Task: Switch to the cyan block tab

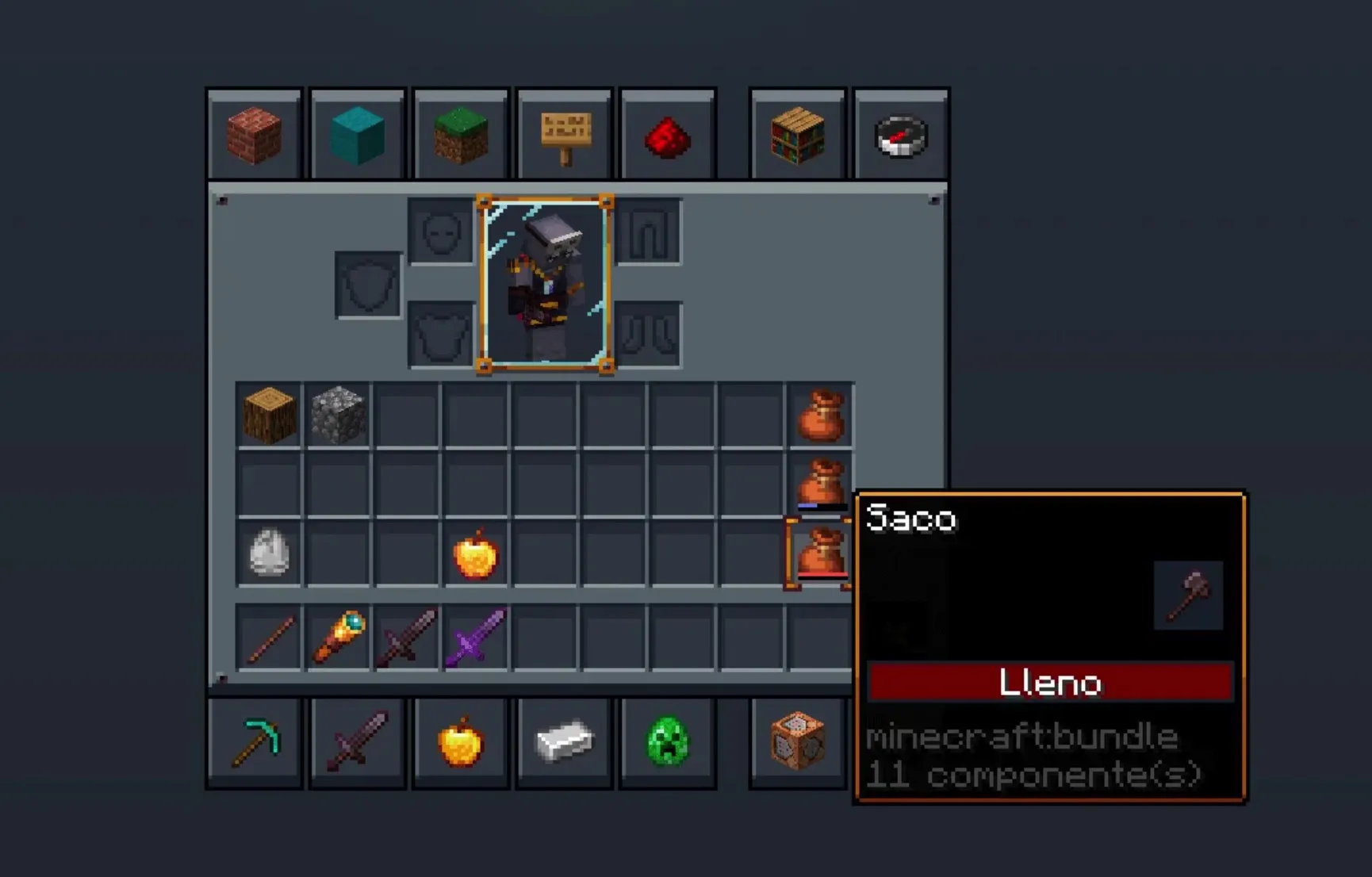Action: coord(358,136)
